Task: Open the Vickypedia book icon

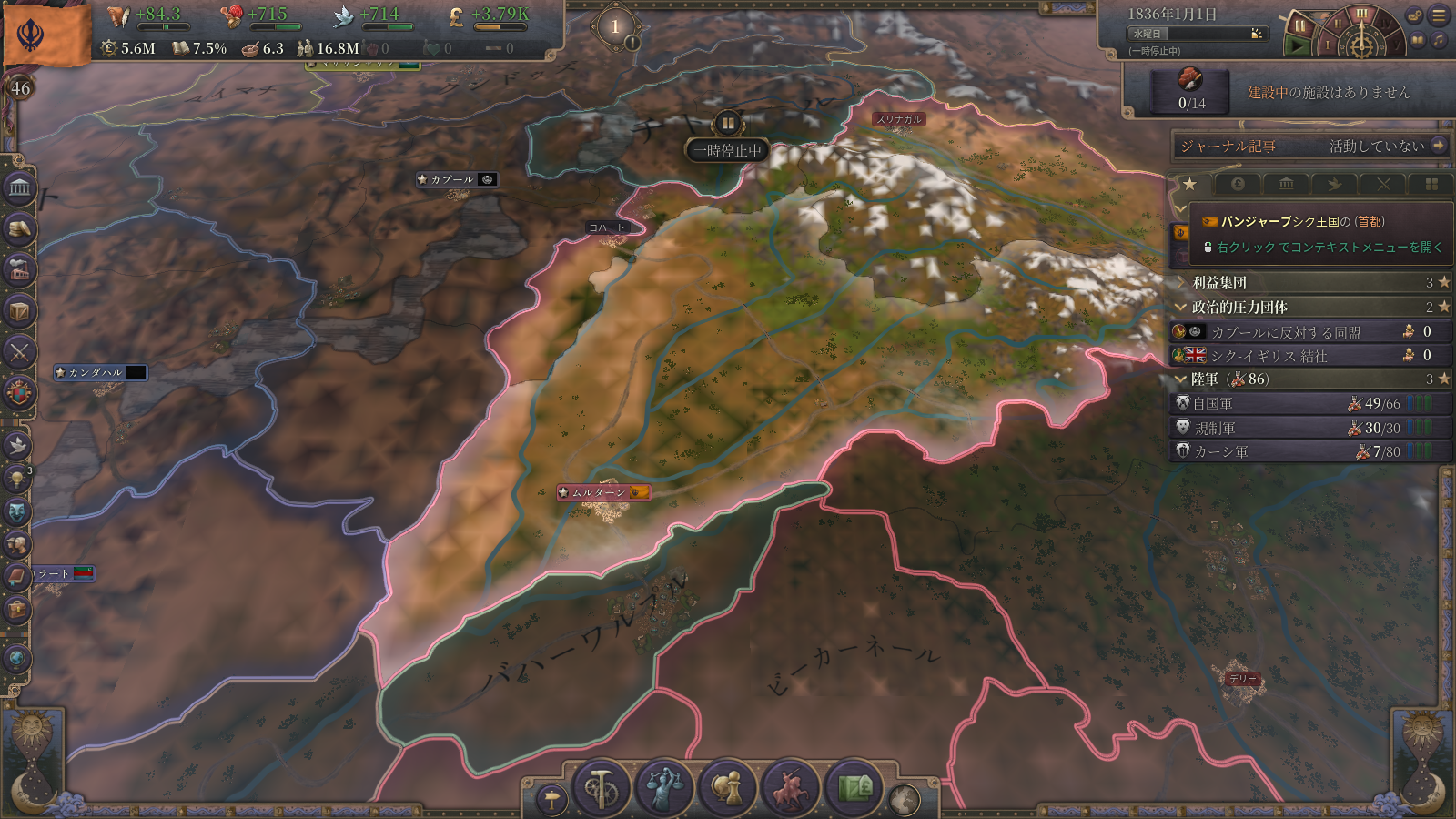Action: pos(1417,41)
